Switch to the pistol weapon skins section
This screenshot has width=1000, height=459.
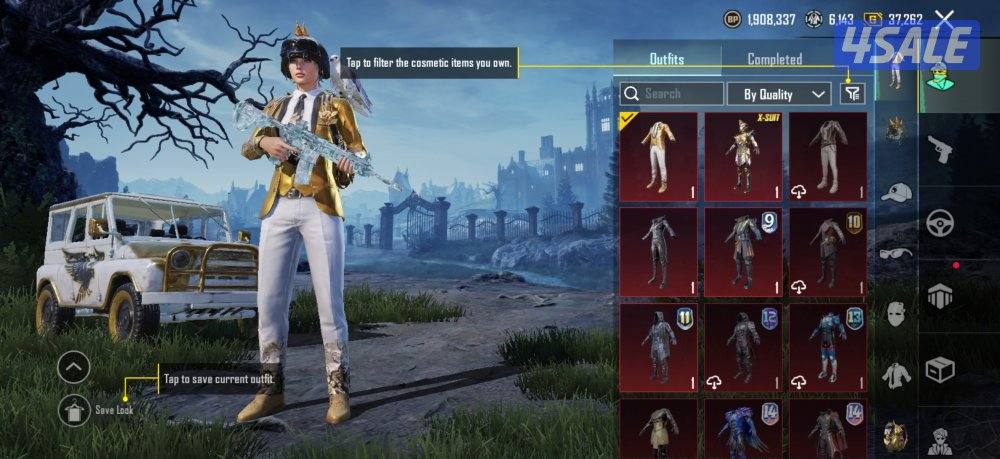click(940, 150)
